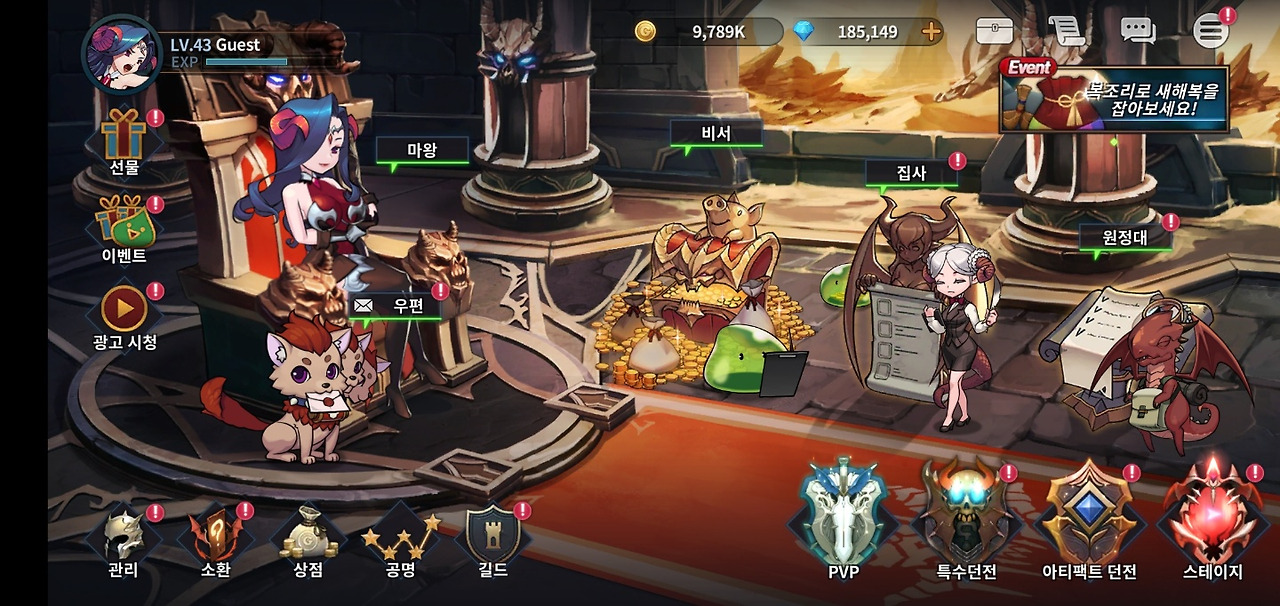The width and height of the screenshot is (1280, 606).
Task: Open the 이벤트 events menu
Action: [125, 228]
